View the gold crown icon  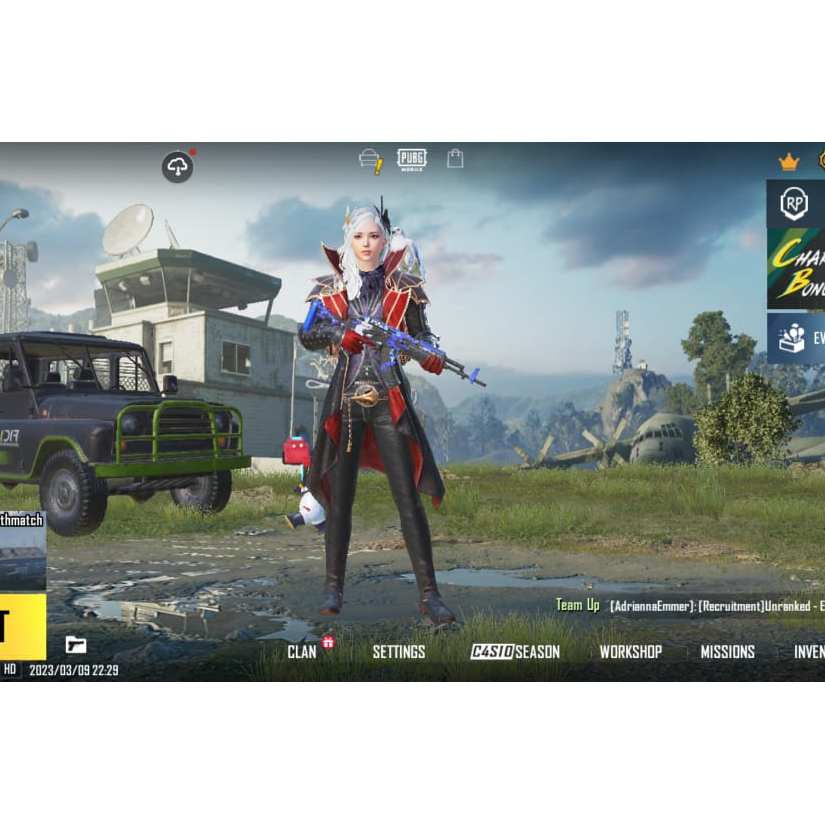tap(789, 162)
